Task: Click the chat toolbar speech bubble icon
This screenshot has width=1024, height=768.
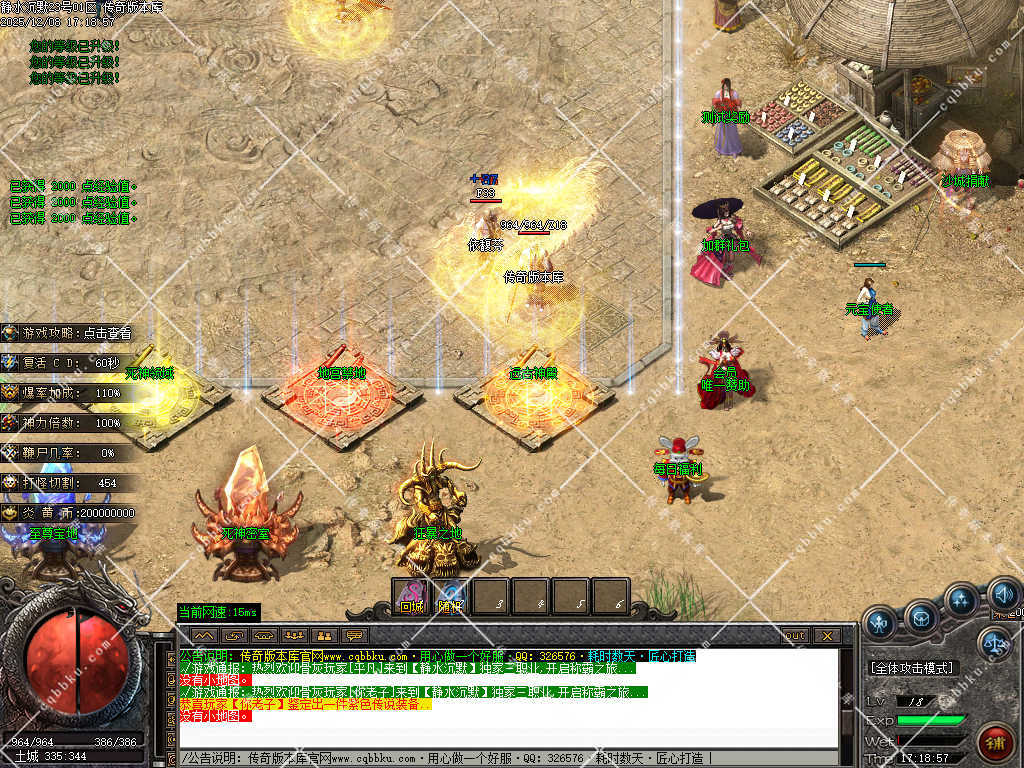Action: coord(353,635)
